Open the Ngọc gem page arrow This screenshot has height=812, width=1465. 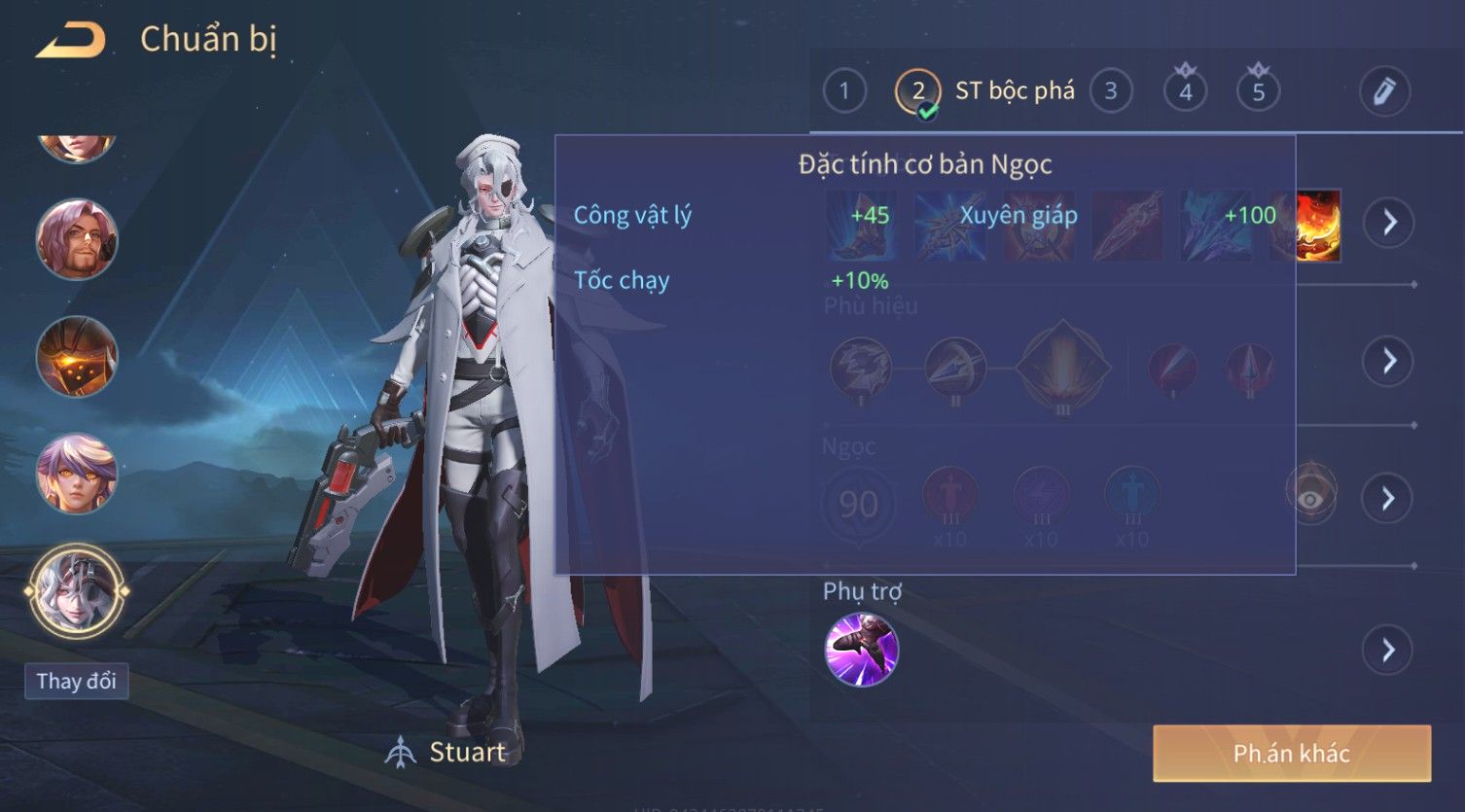click(x=1388, y=499)
